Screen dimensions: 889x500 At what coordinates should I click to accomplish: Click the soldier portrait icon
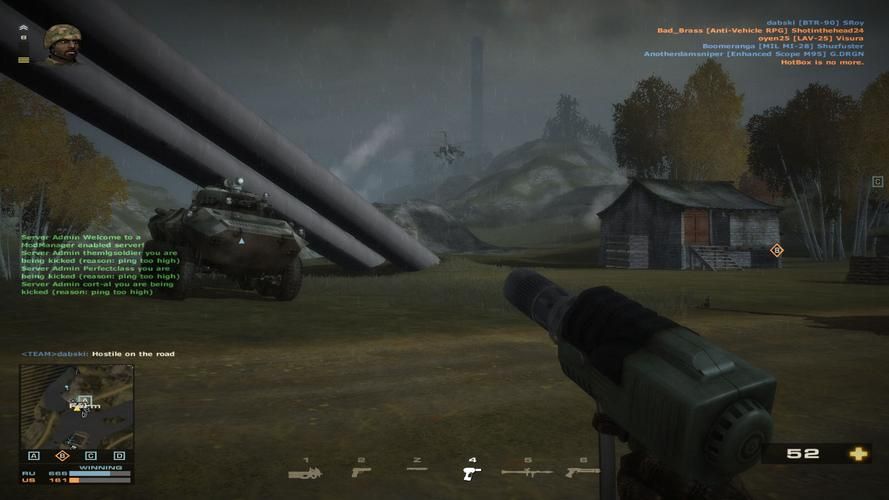tap(62, 43)
